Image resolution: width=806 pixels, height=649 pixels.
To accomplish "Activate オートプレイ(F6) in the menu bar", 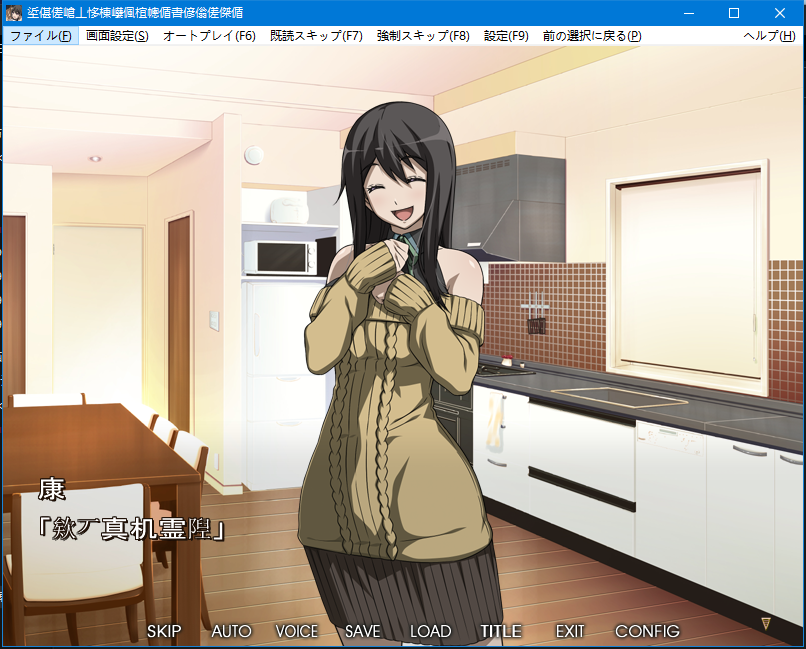I will pyautogui.click(x=209, y=36).
